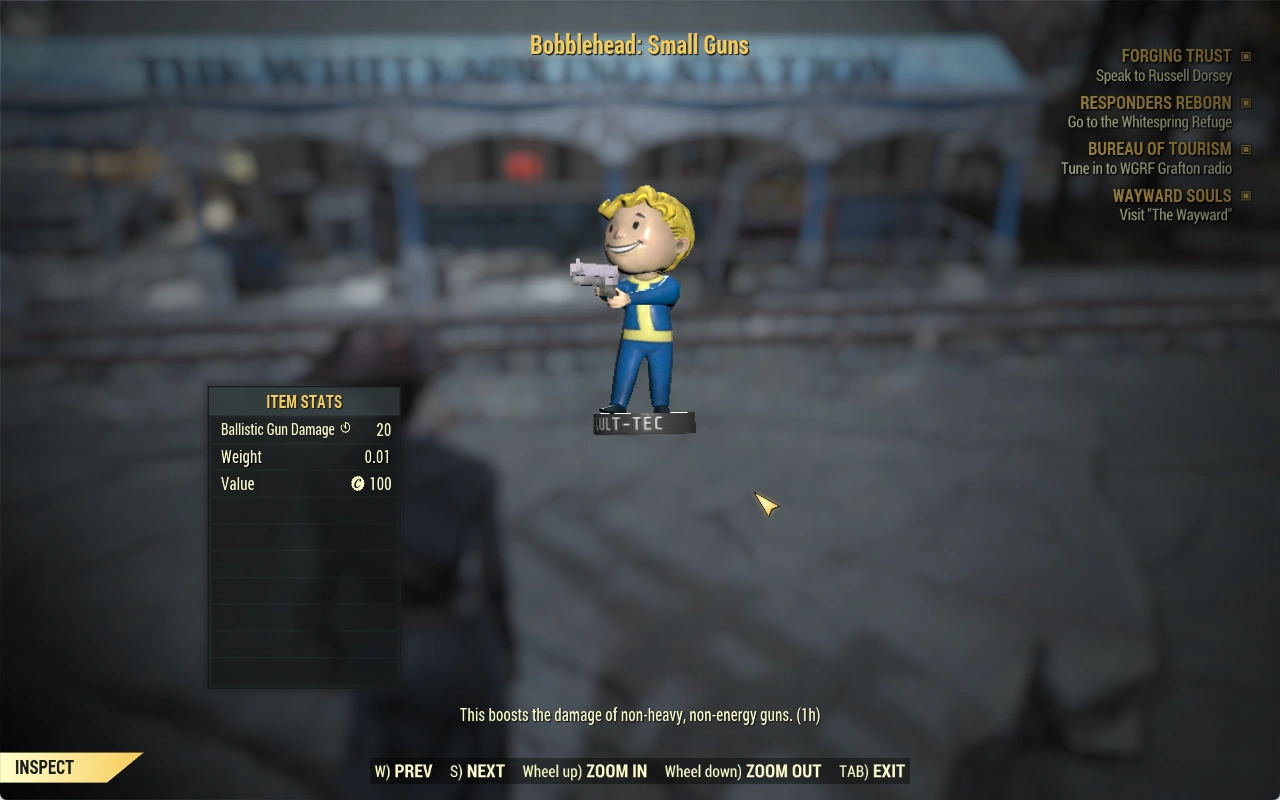
Task: Choose the Bureau of Tourism quest entry
Action: coord(1159,149)
